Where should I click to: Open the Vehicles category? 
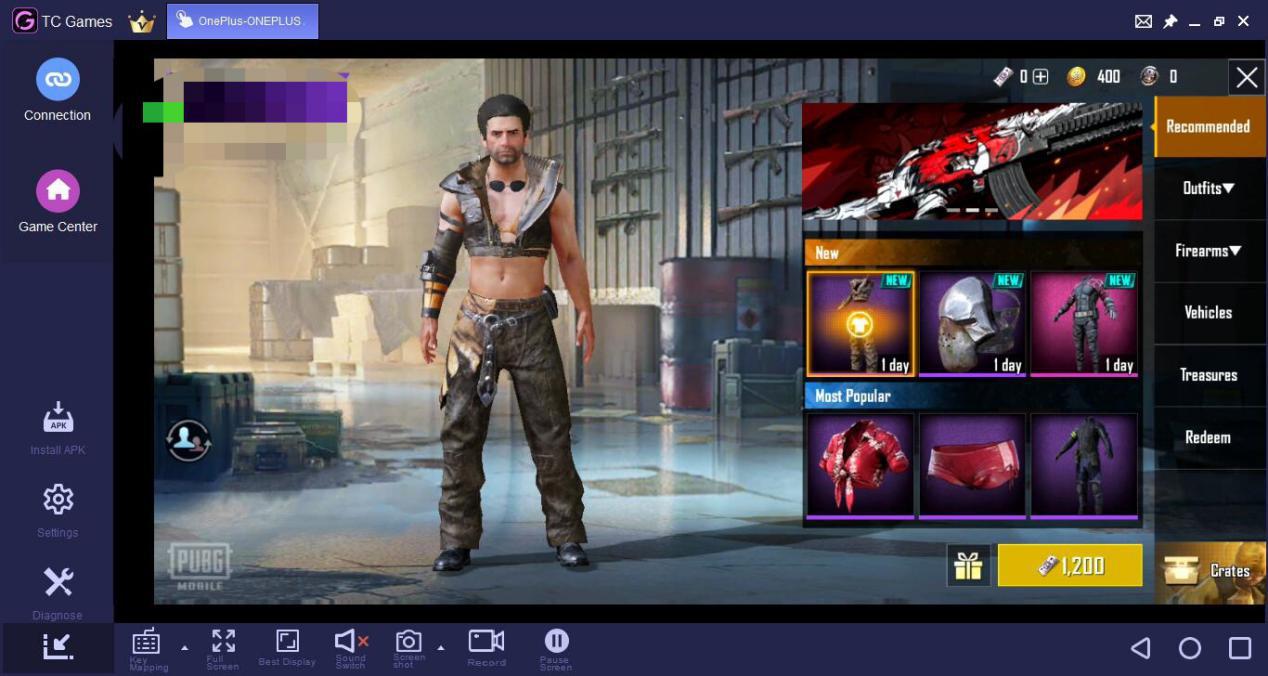pos(1208,313)
